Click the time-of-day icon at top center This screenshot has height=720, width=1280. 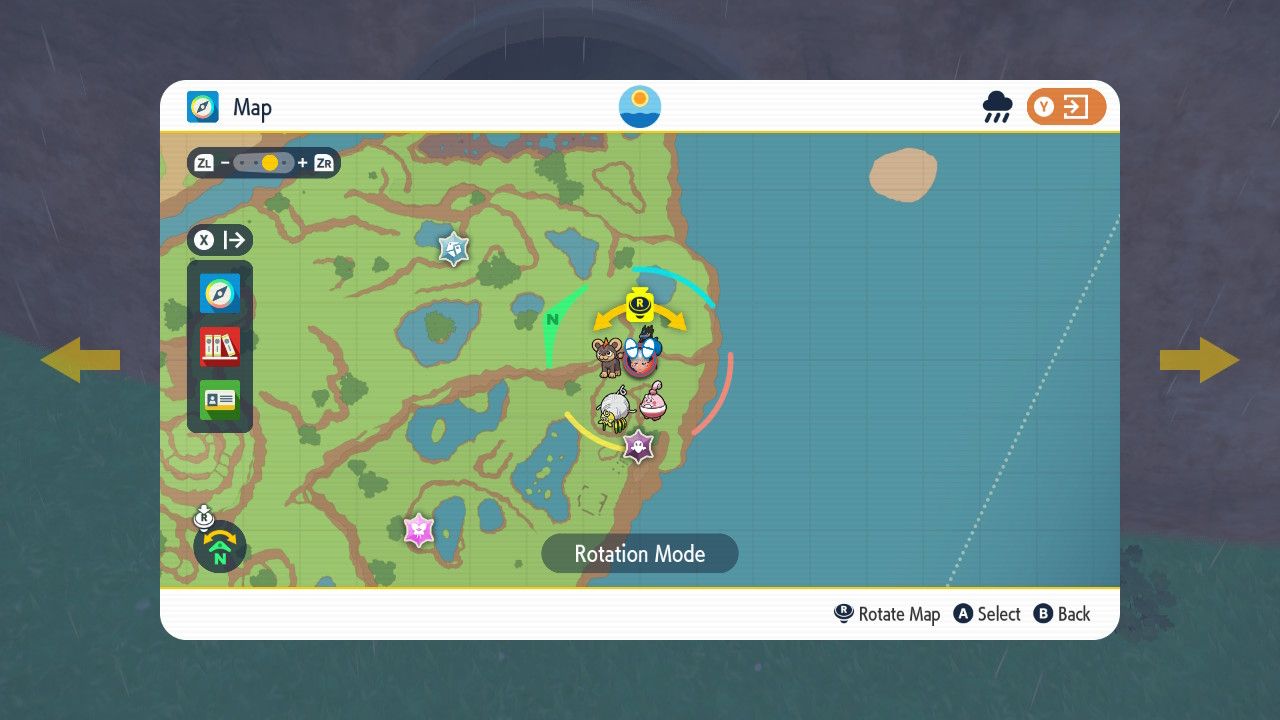pyautogui.click(x=639, y=105)
